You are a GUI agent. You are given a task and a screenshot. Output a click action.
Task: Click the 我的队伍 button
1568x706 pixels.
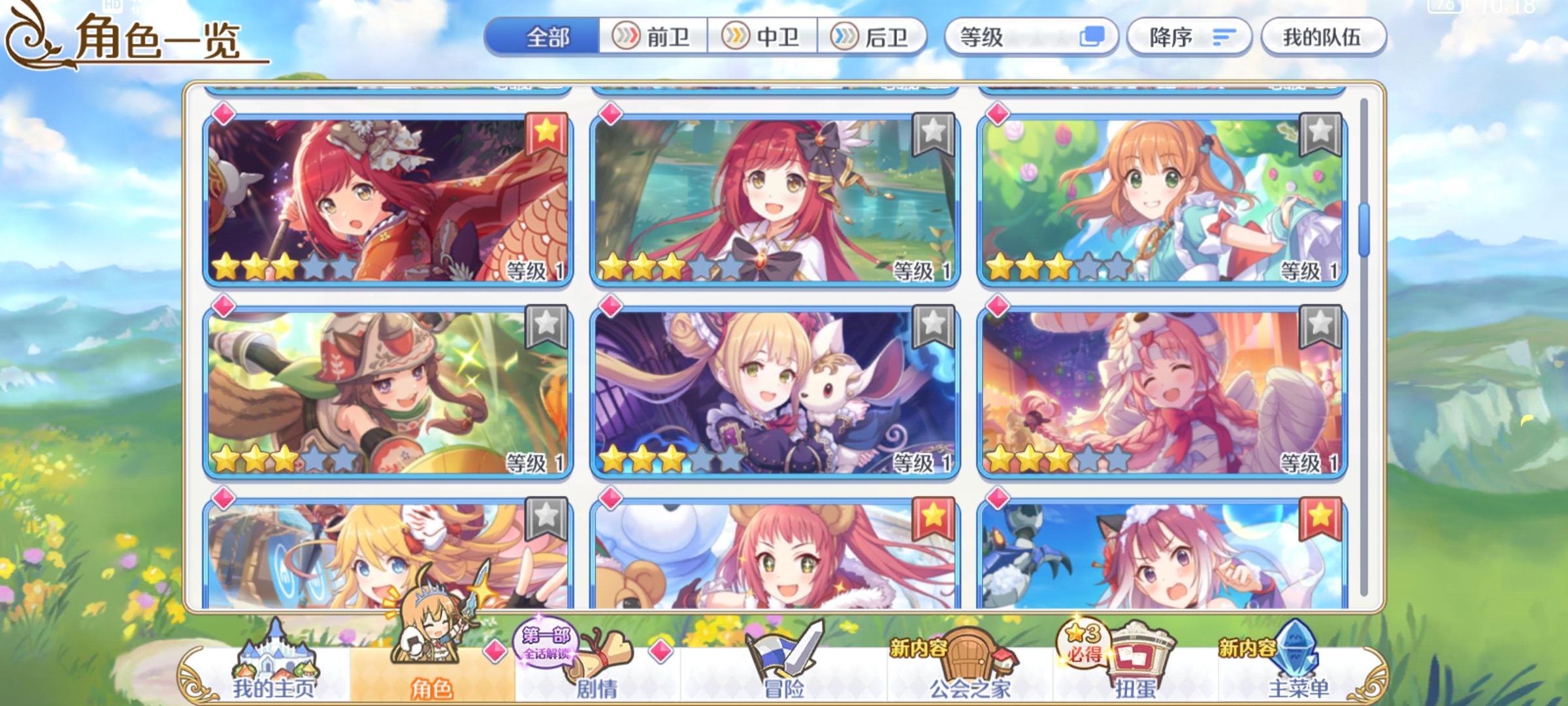point(1323,37)
